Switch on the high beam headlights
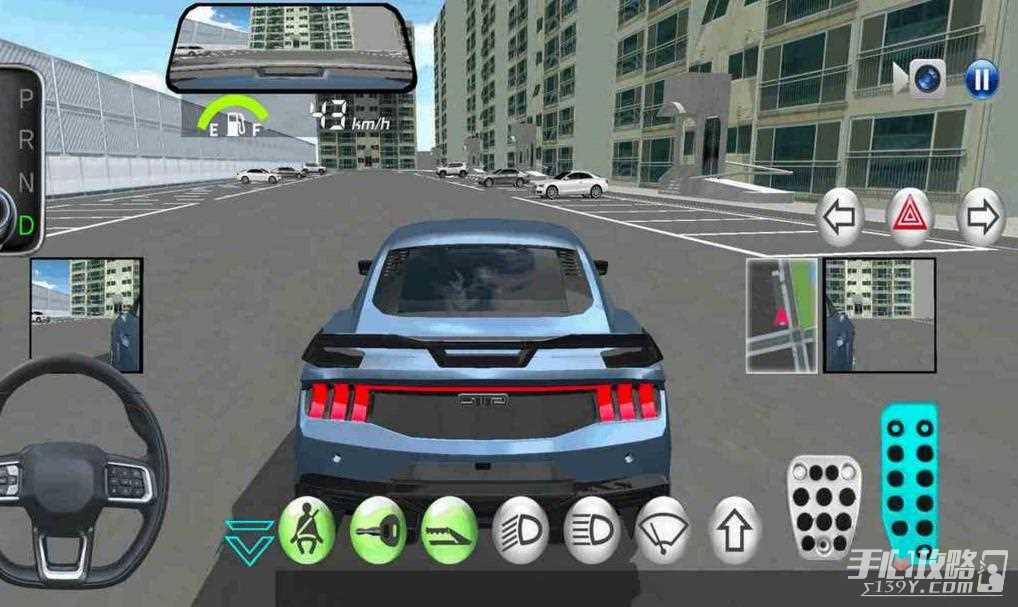 click(591, 530)
